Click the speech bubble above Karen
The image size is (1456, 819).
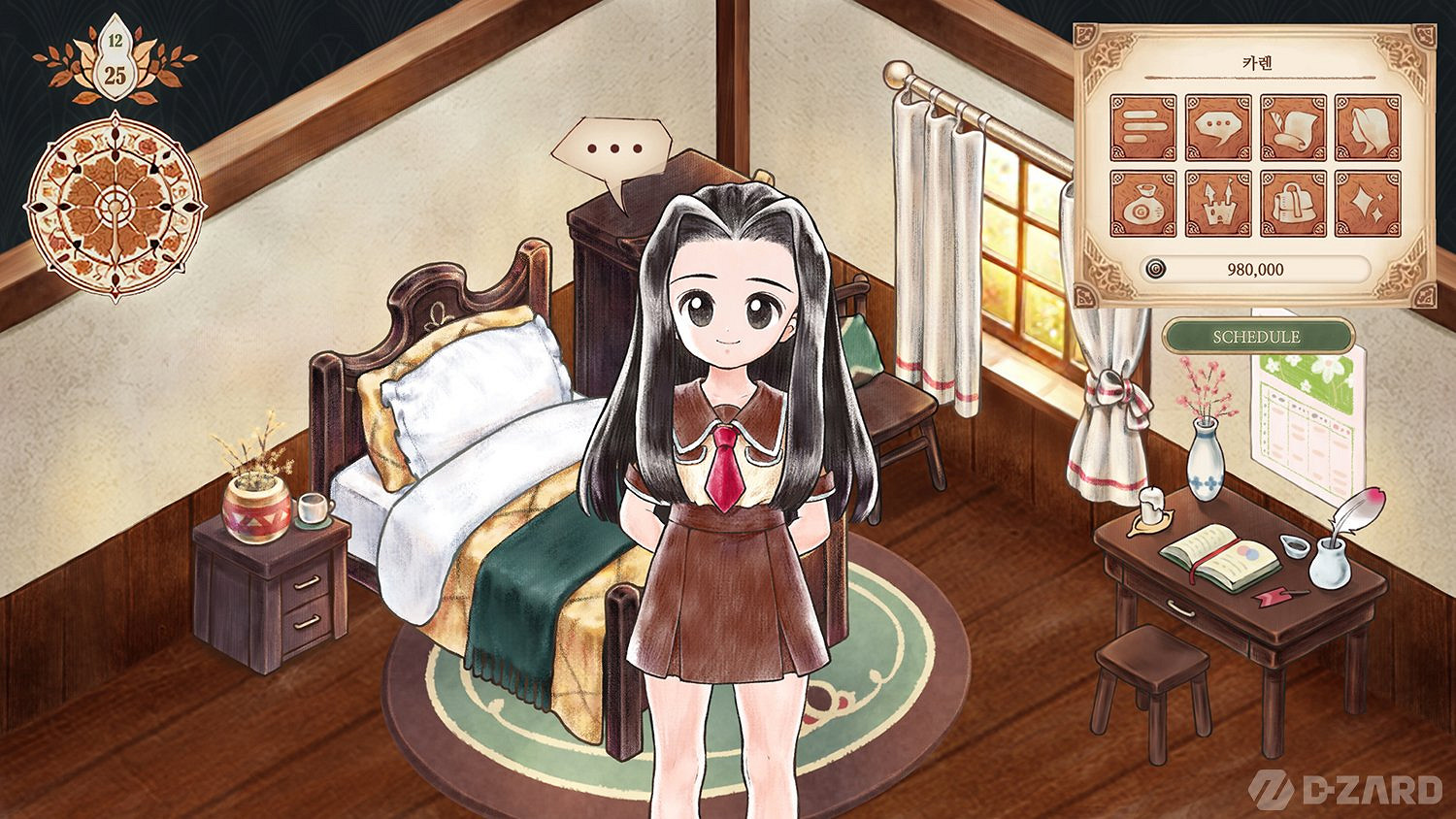click(612, 147)
